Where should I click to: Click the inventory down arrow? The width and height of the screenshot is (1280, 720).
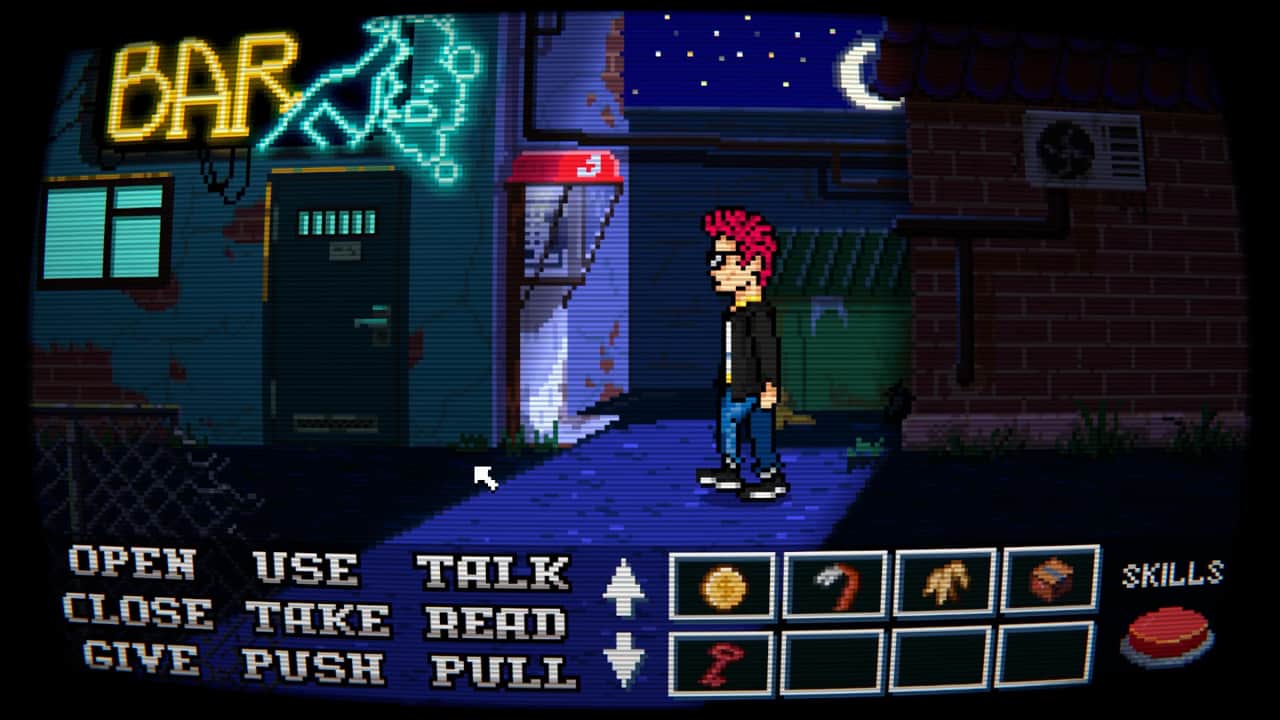pos(624,660)
